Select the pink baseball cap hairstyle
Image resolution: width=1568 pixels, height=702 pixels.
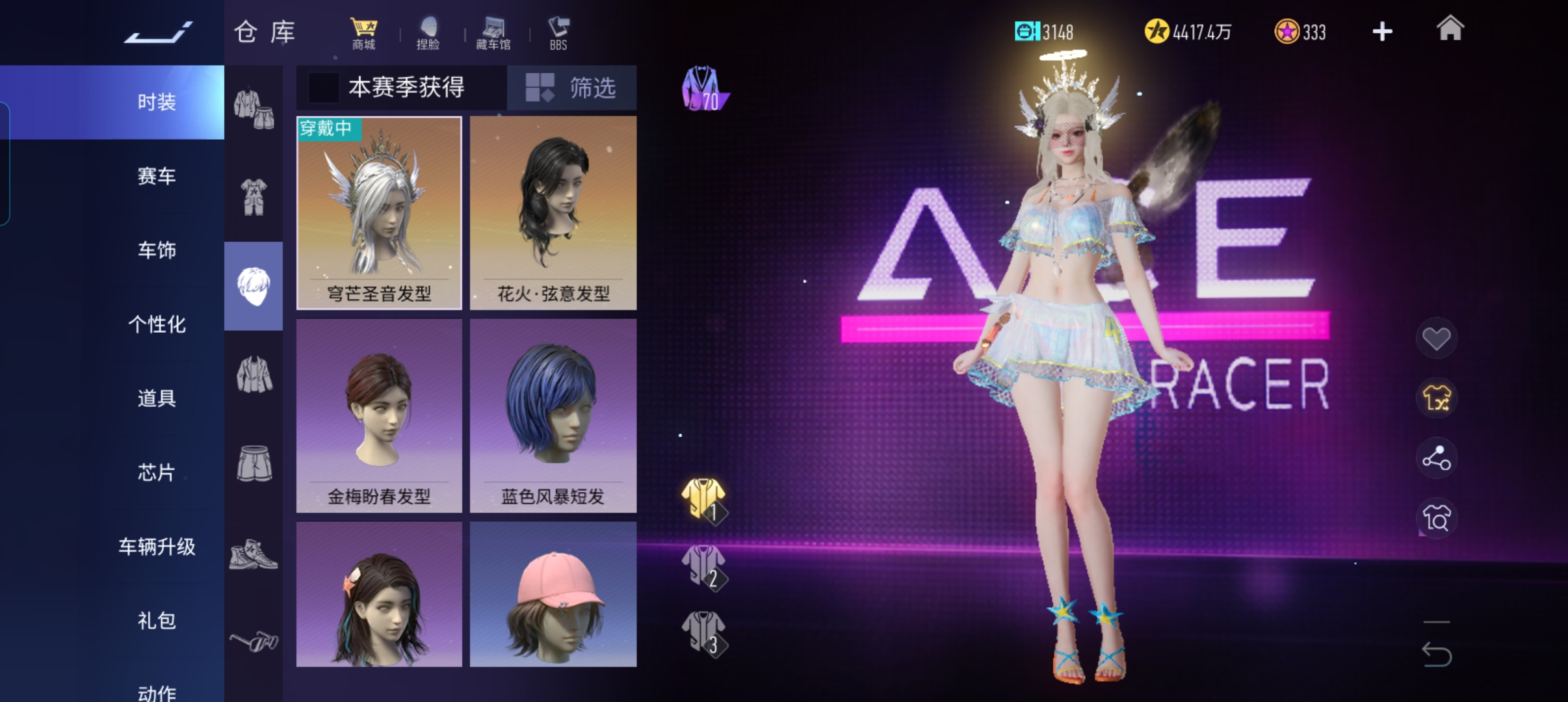(553, 595)
